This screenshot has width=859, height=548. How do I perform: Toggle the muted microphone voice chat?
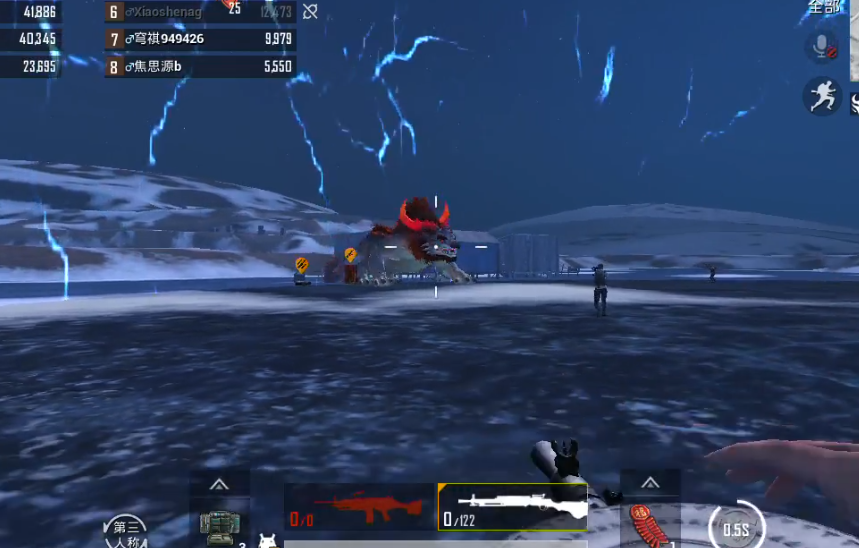(x=821, y=46)
